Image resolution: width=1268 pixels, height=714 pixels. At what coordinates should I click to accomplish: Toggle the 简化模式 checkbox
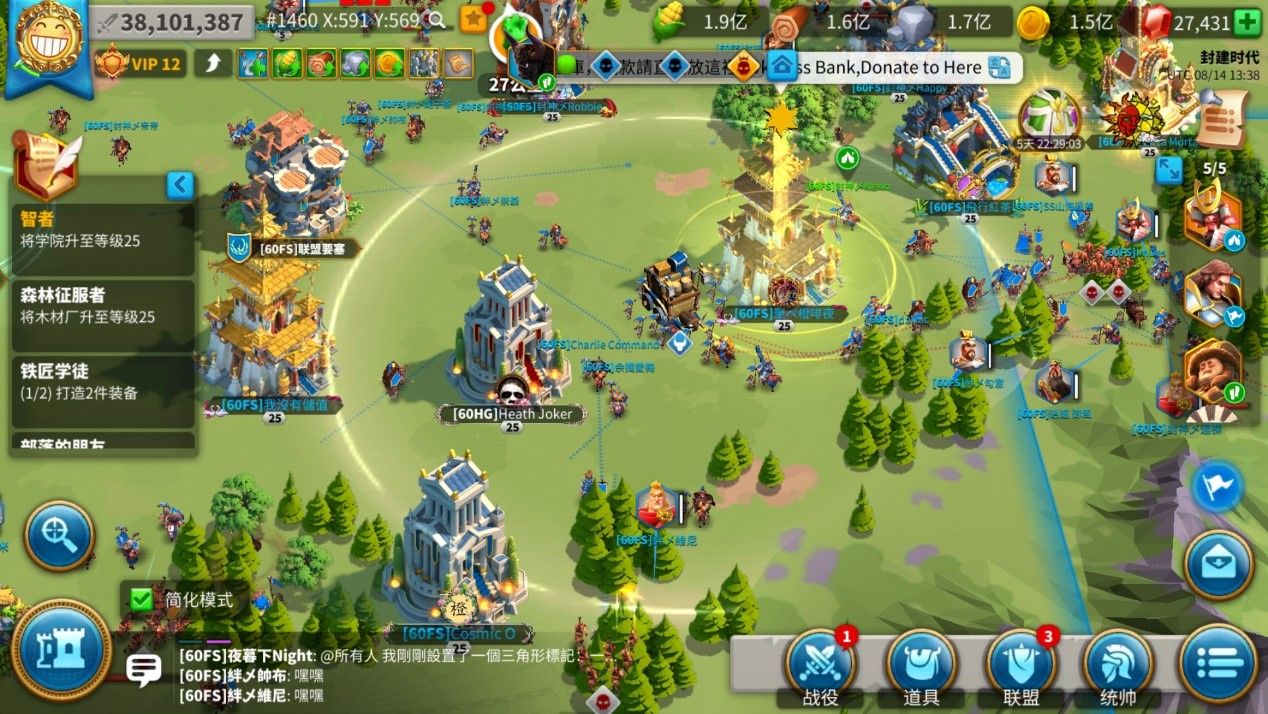142,600
